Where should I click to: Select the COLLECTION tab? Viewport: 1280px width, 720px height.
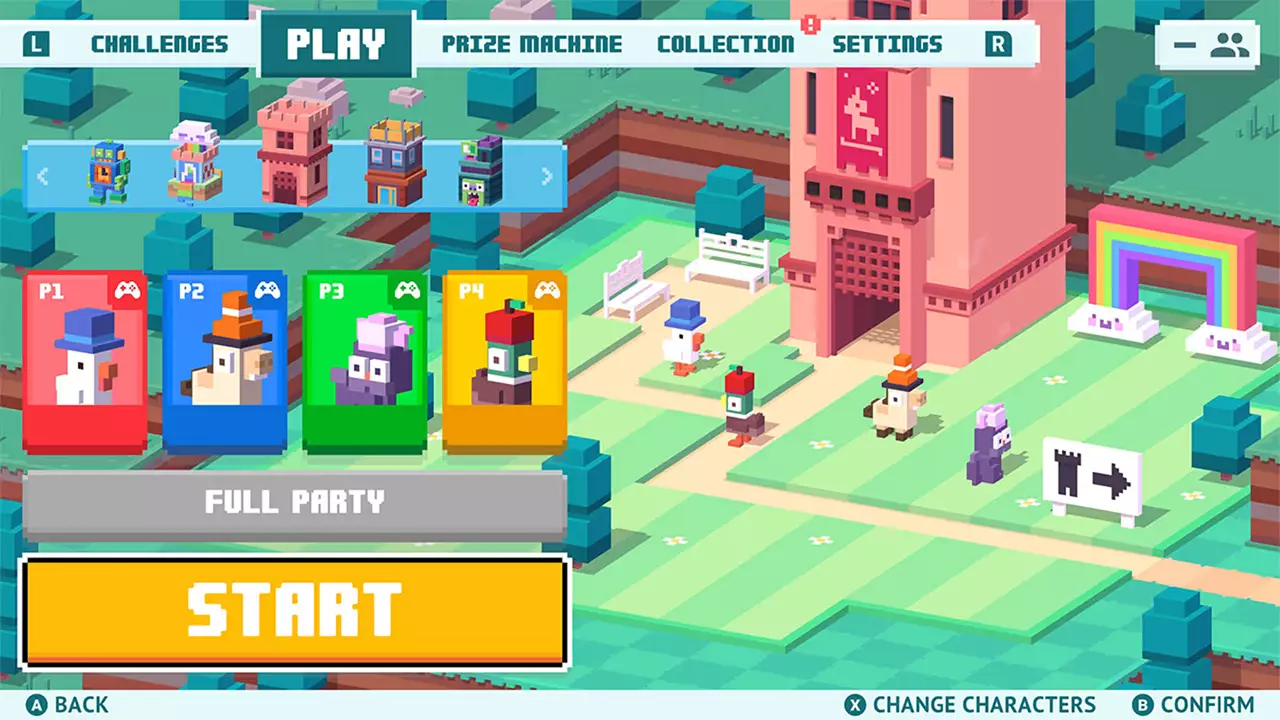coord(725,43)
